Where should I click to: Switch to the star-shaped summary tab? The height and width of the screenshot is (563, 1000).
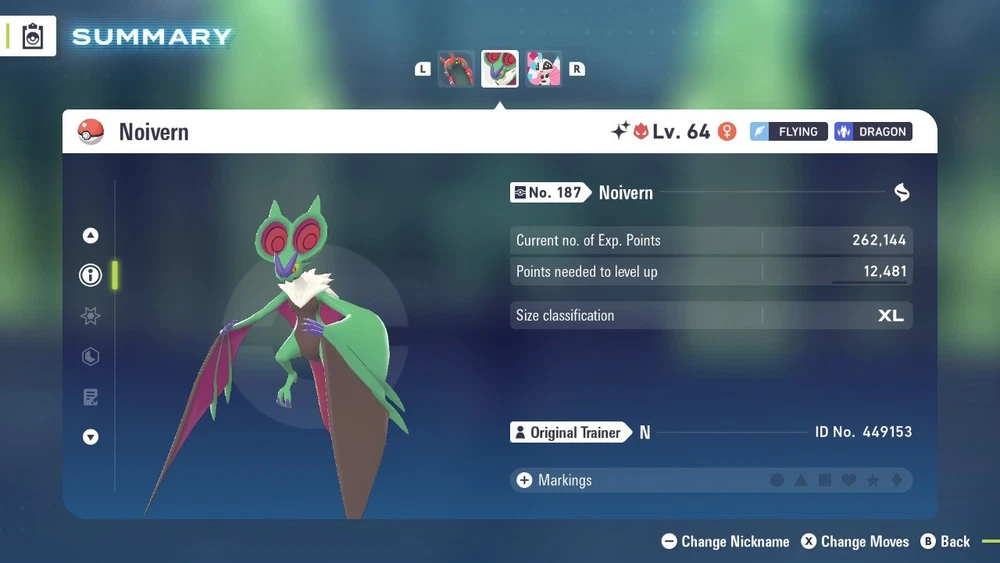(91, 316)
